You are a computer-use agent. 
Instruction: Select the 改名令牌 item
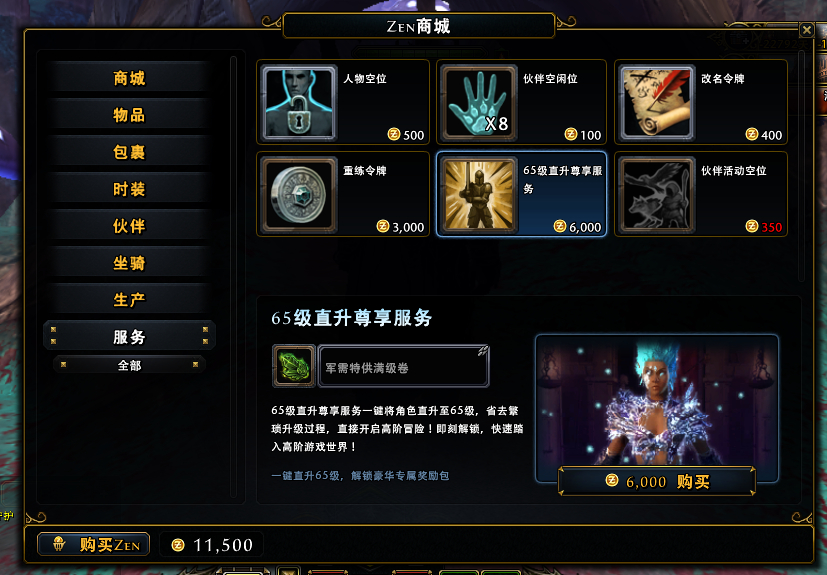(700, 102)
